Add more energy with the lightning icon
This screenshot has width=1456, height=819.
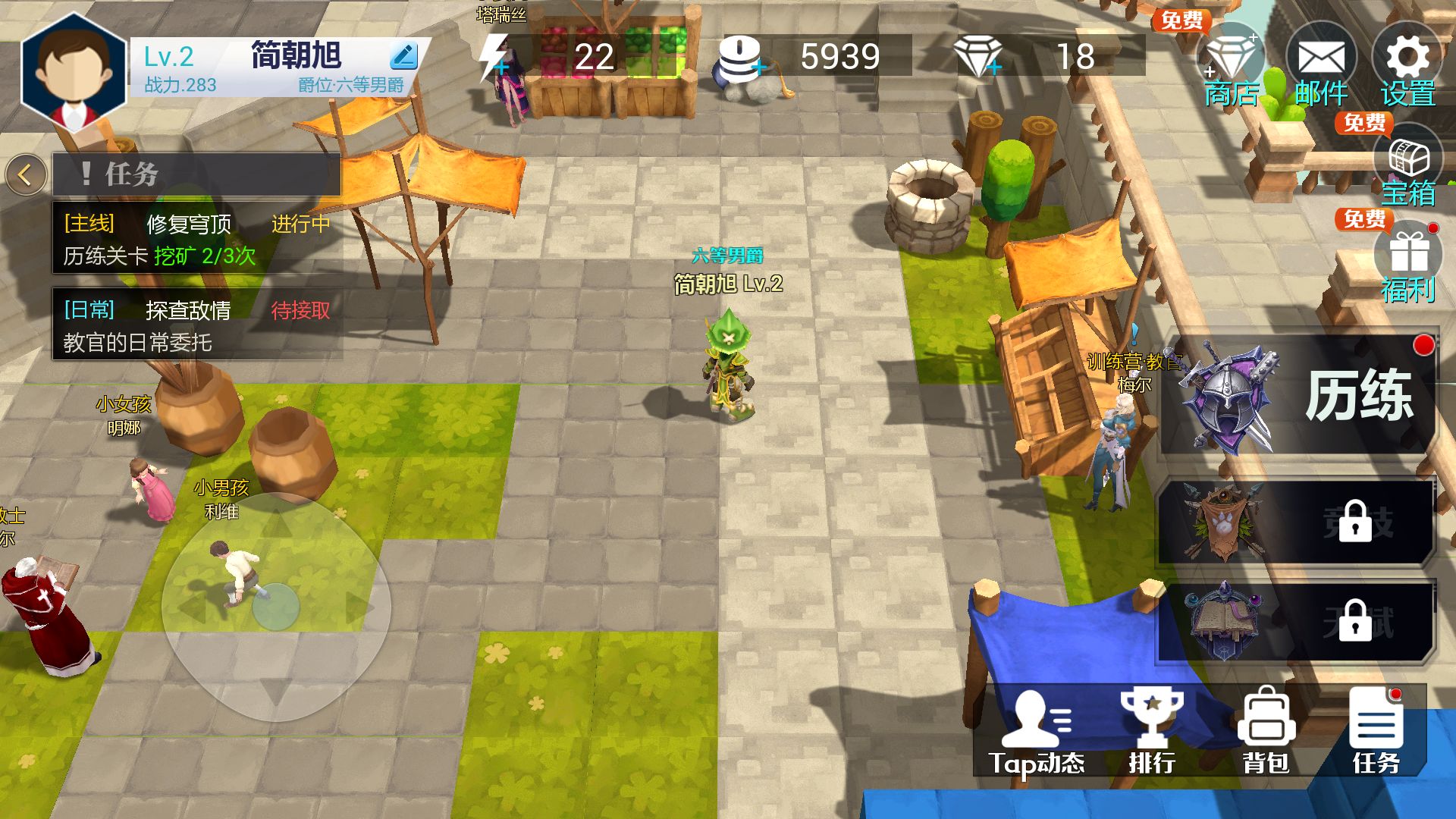pos(495,57)
